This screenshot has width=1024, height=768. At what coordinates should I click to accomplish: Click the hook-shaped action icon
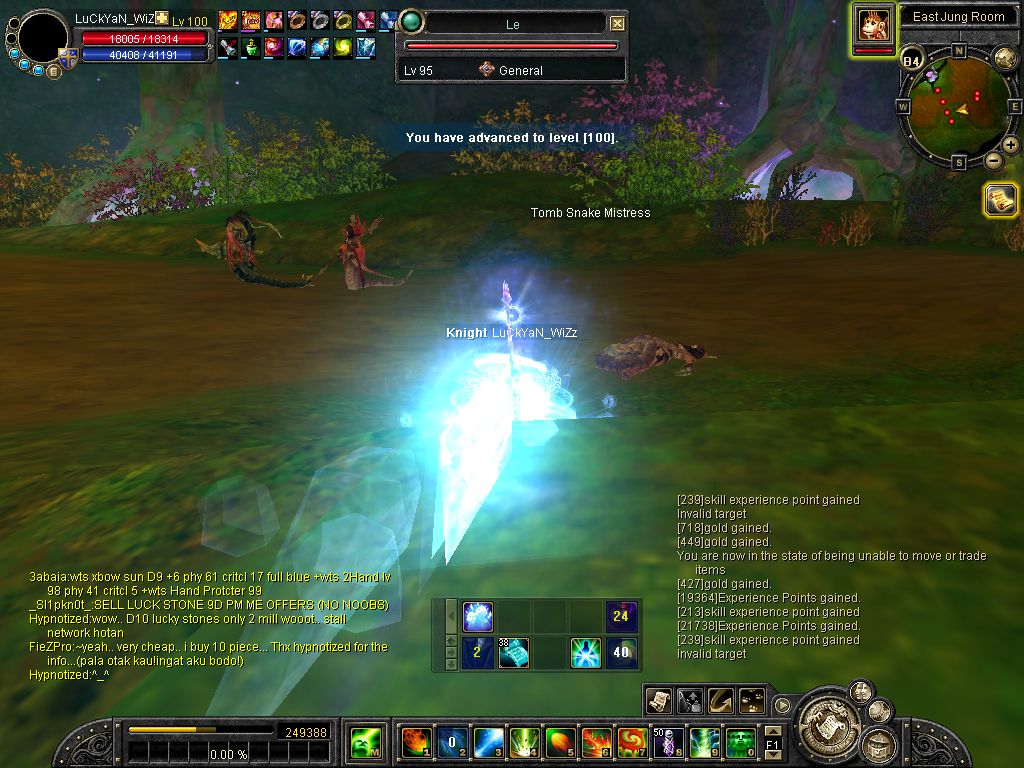point(721,700)
